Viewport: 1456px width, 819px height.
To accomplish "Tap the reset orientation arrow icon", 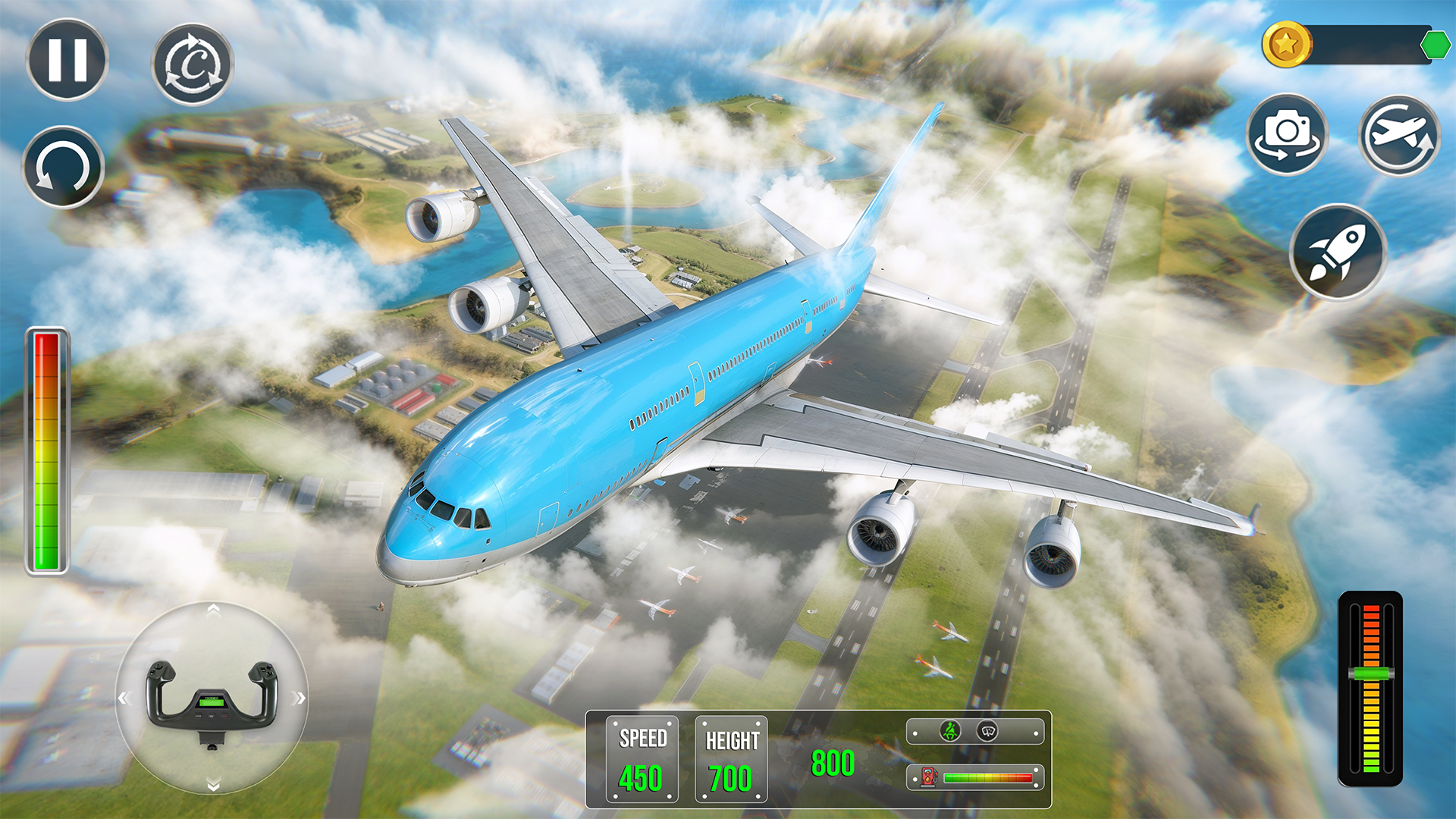I will click(x=64, y=165).
